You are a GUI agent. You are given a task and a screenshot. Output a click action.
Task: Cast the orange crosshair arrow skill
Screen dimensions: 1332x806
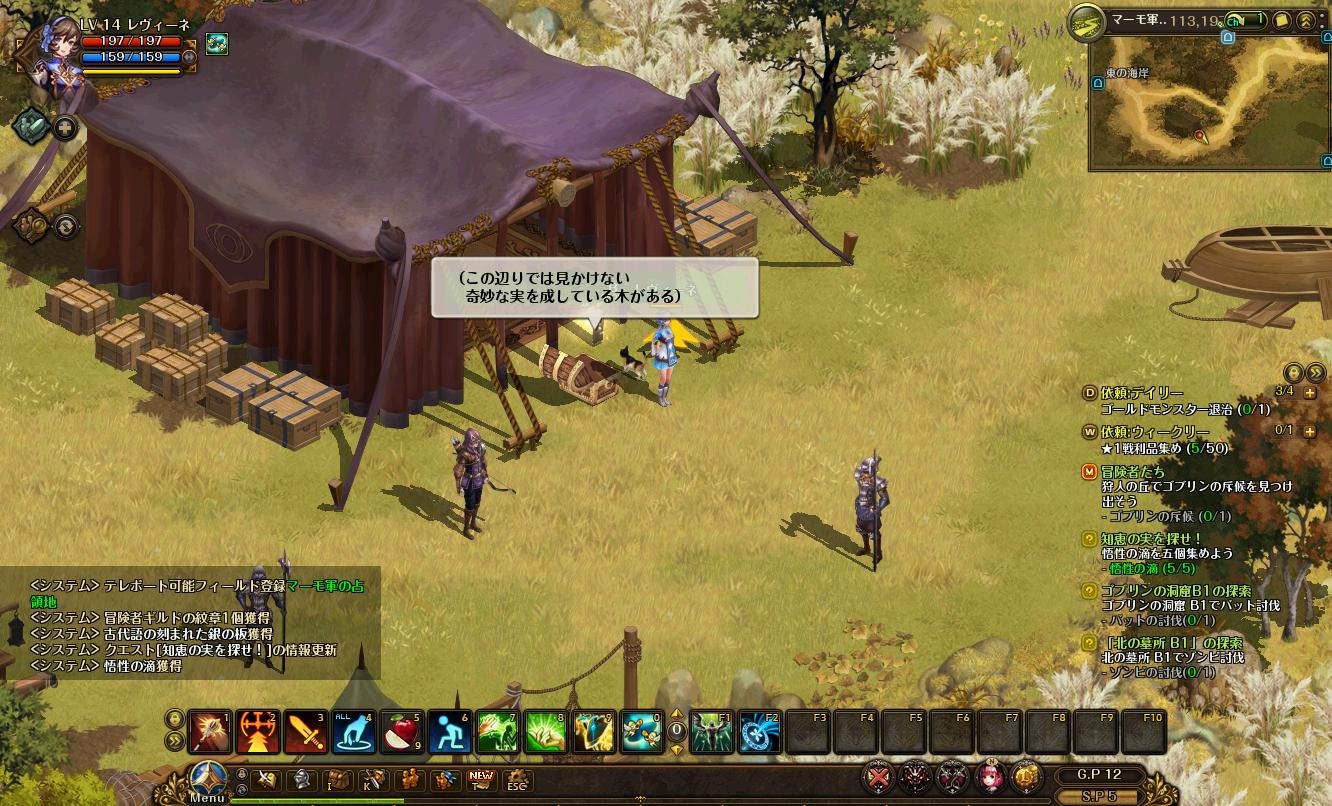(256, 732)
